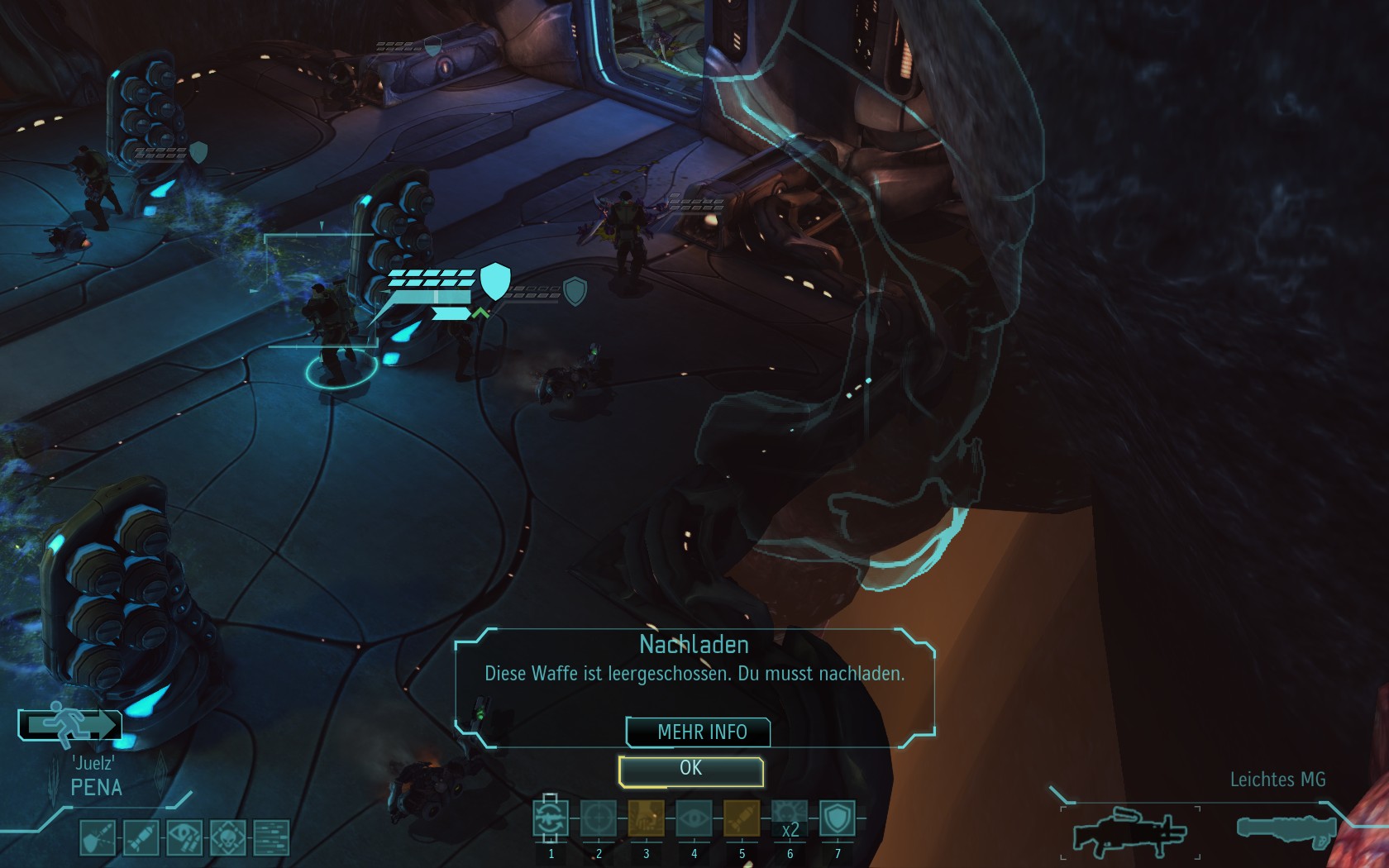Select the crosshair fire weapon ability

click(x=599, y=819)
